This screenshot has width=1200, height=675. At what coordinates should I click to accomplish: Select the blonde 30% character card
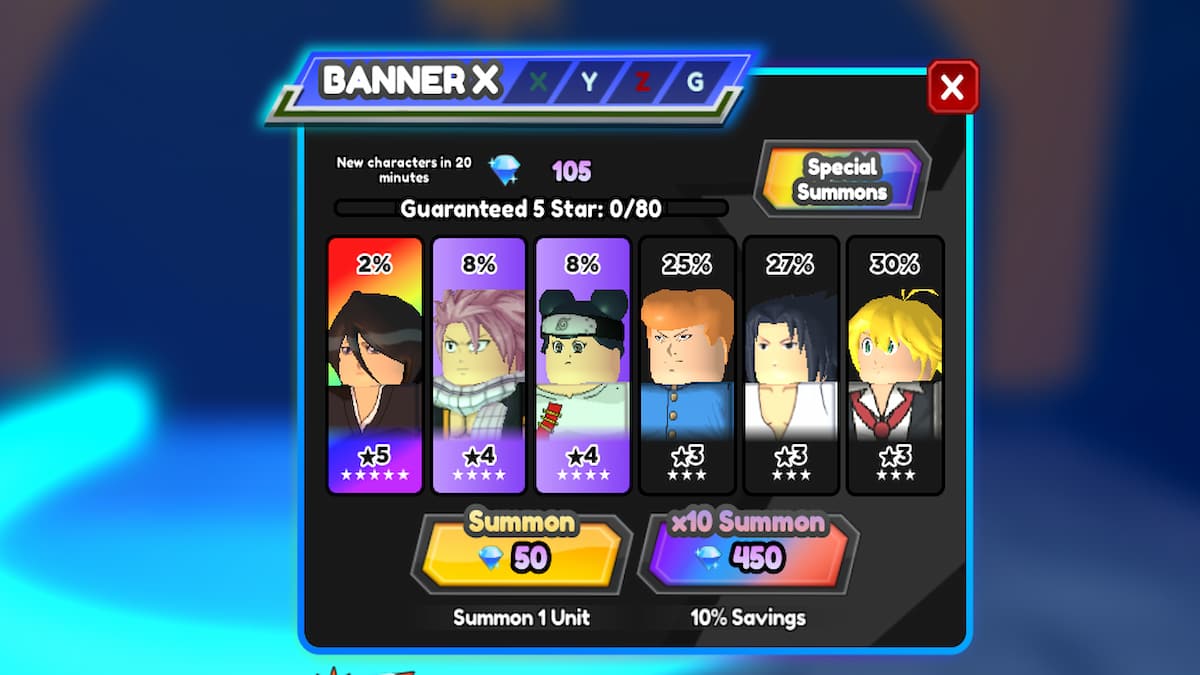[x=895, y=365]
